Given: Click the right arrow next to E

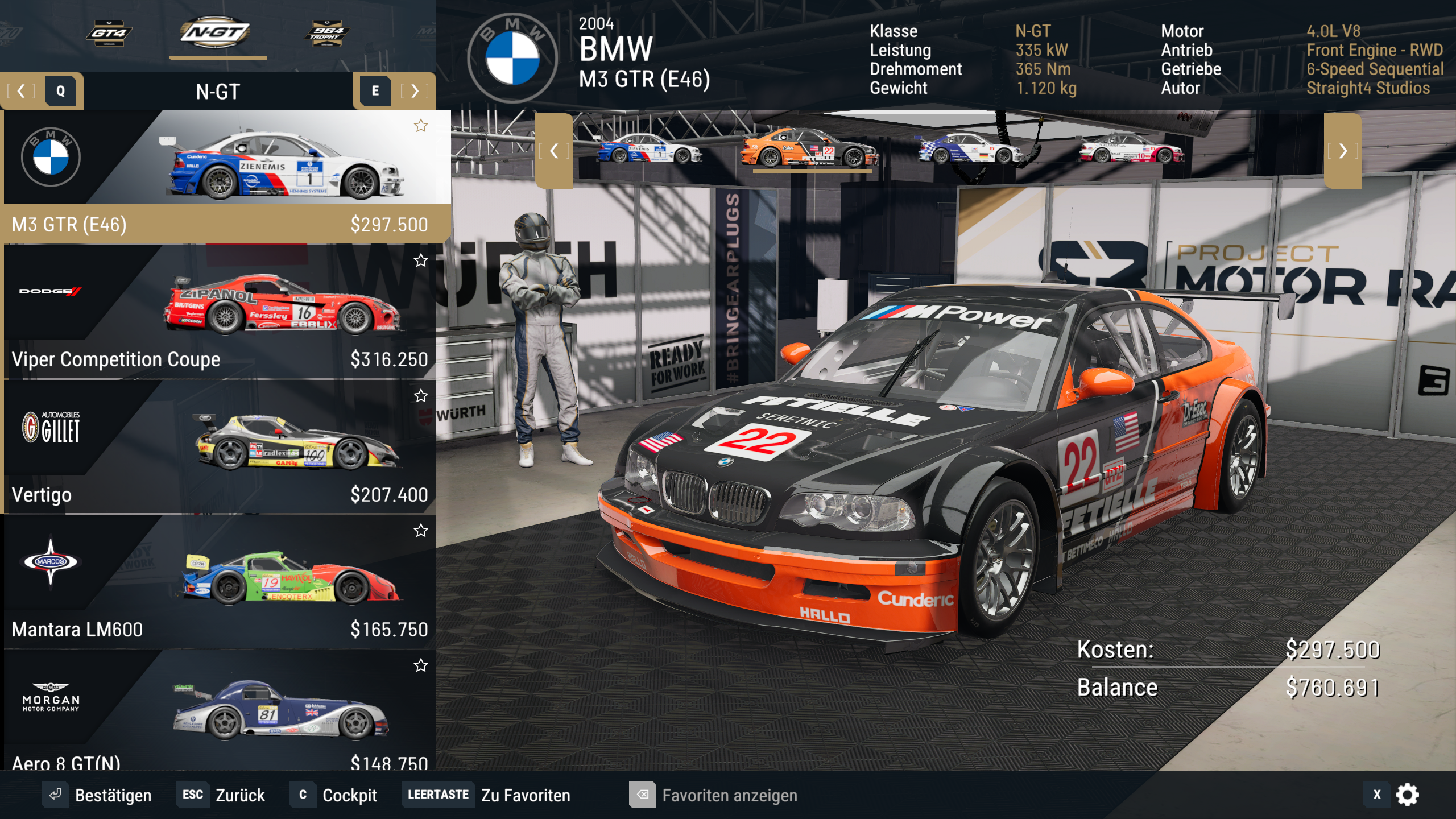Looking at the screenshot, I should (x=415, y=91).
